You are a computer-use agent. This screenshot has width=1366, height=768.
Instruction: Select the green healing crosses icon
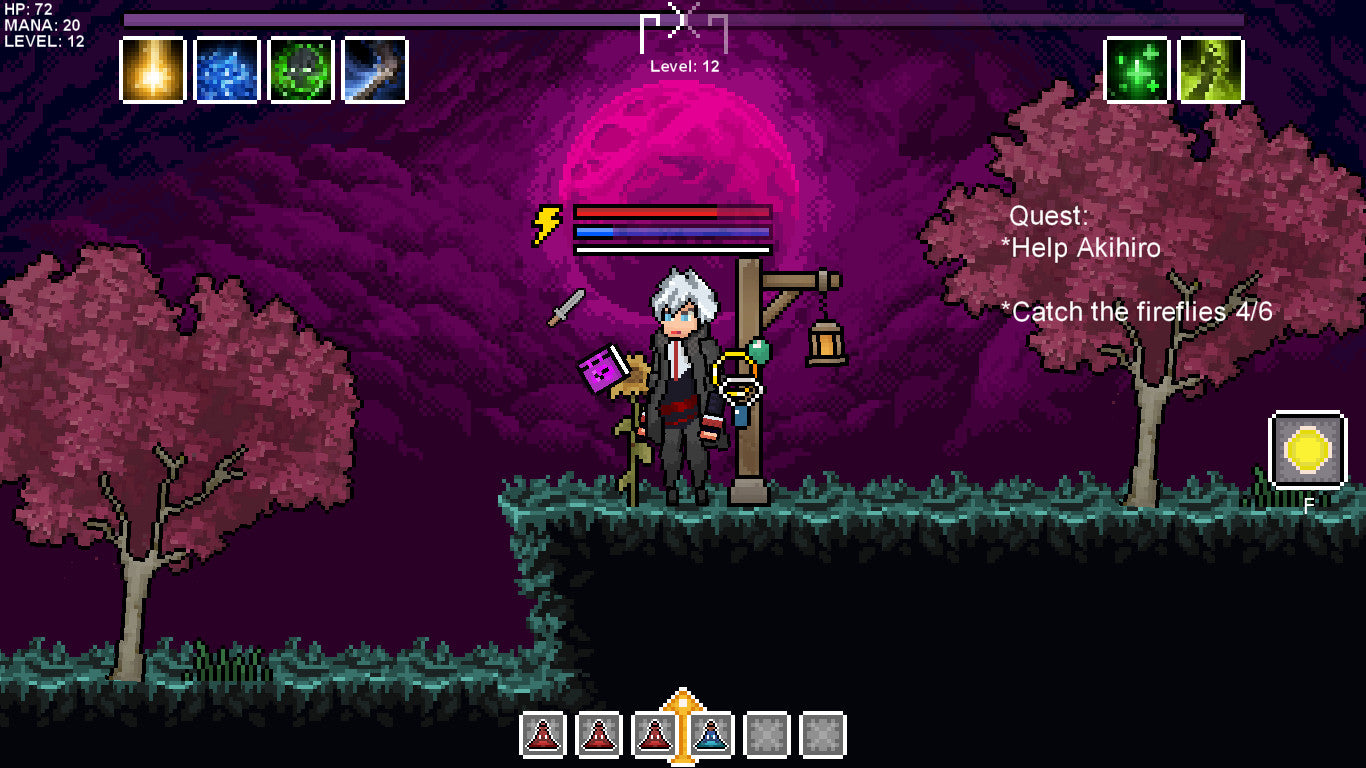click(1137, 70)
